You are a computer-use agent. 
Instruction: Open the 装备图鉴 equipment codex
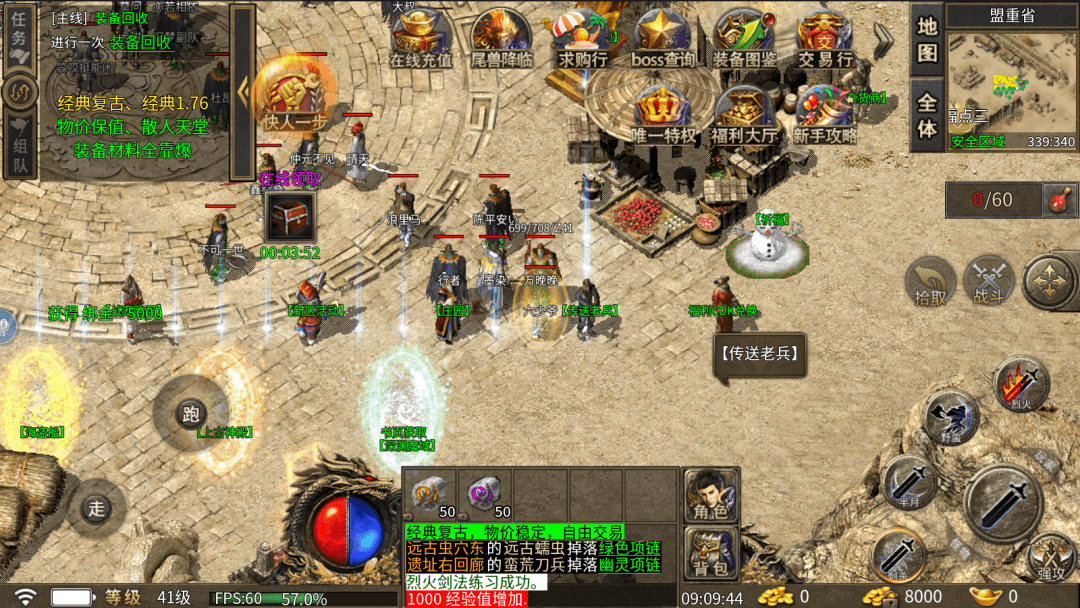coord(744,38)
